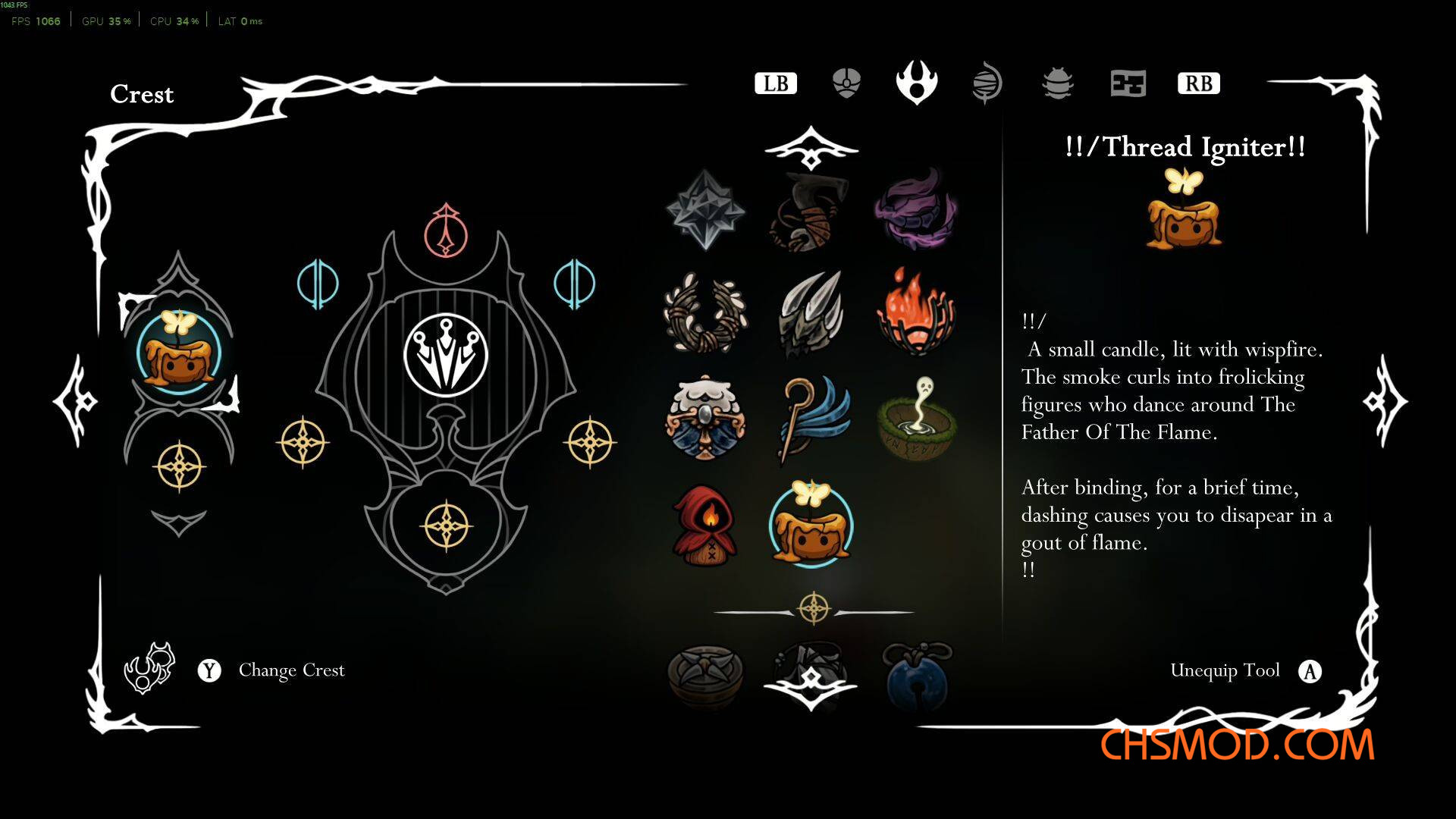Go to previous pane with left arrow
Viewport: 1456px width, 819px height.
(x=76, y=401)
